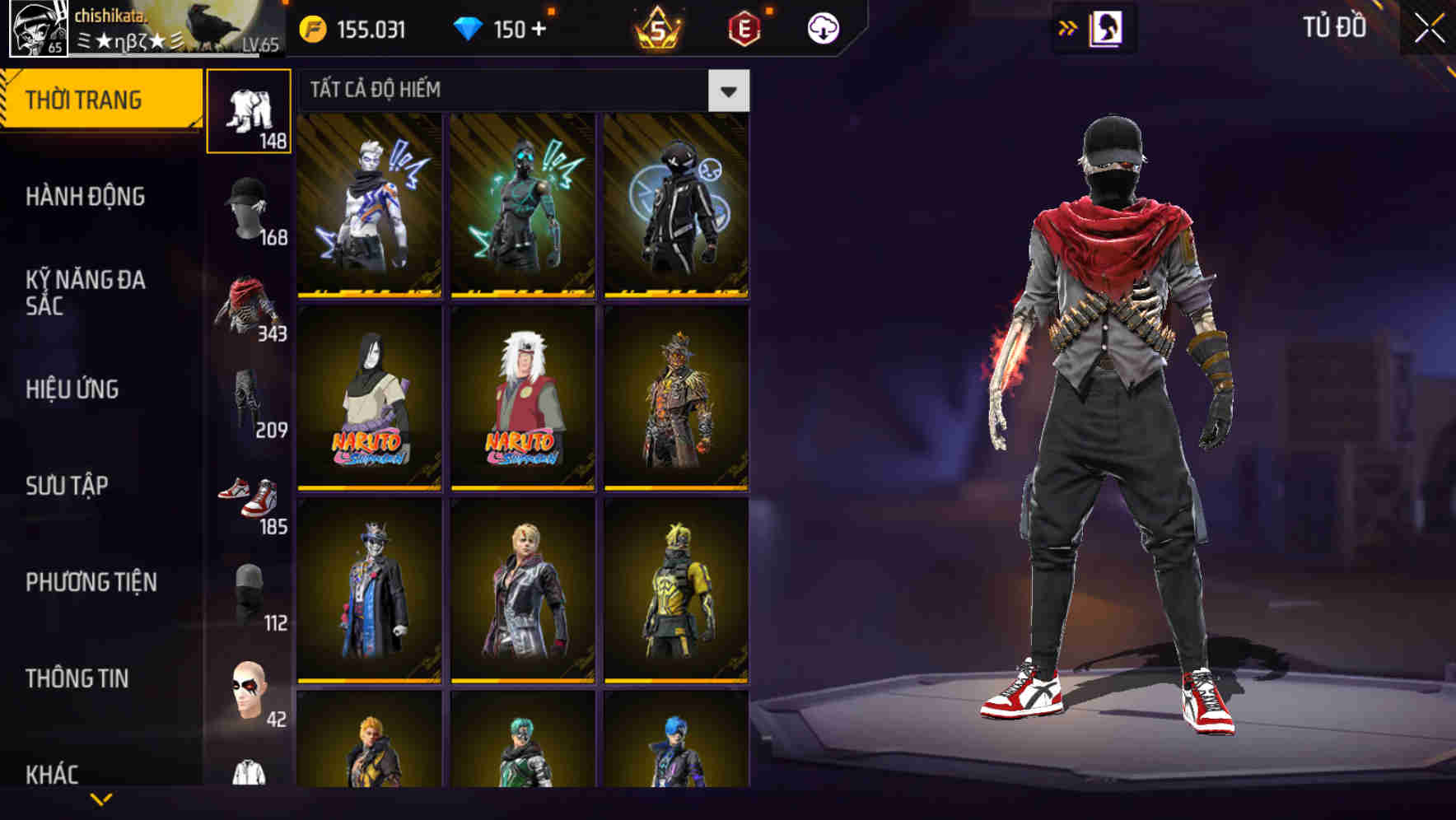This screenshot has width=1456, height=820.
Task: Open THÔNG TIN from the left menu
Action: (76, 678)
